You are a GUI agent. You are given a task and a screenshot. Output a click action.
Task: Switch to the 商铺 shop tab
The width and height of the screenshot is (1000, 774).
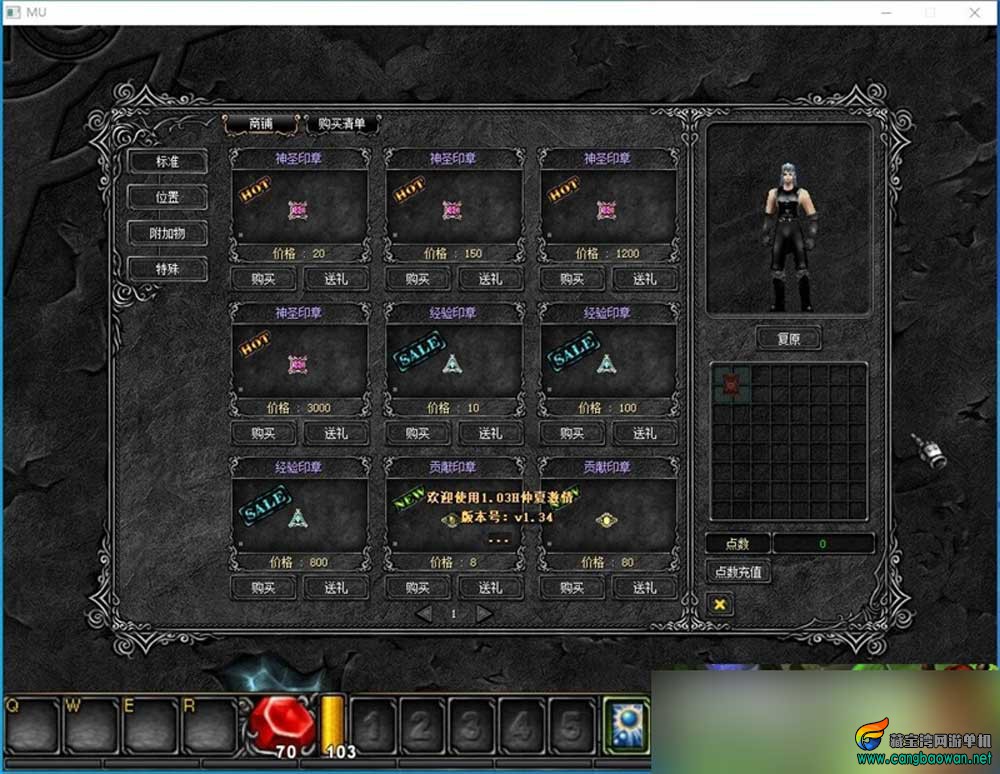coord(260,124)
